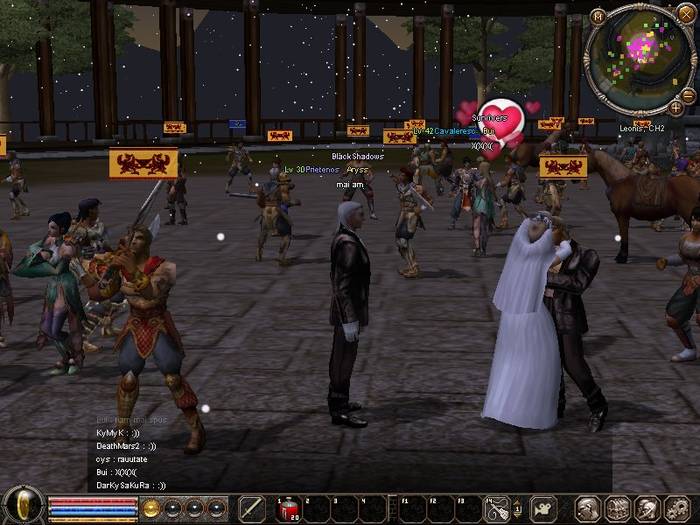Click the circular minimap display
The width and height of the screenshot is (700, 525).
pos(640,55)
